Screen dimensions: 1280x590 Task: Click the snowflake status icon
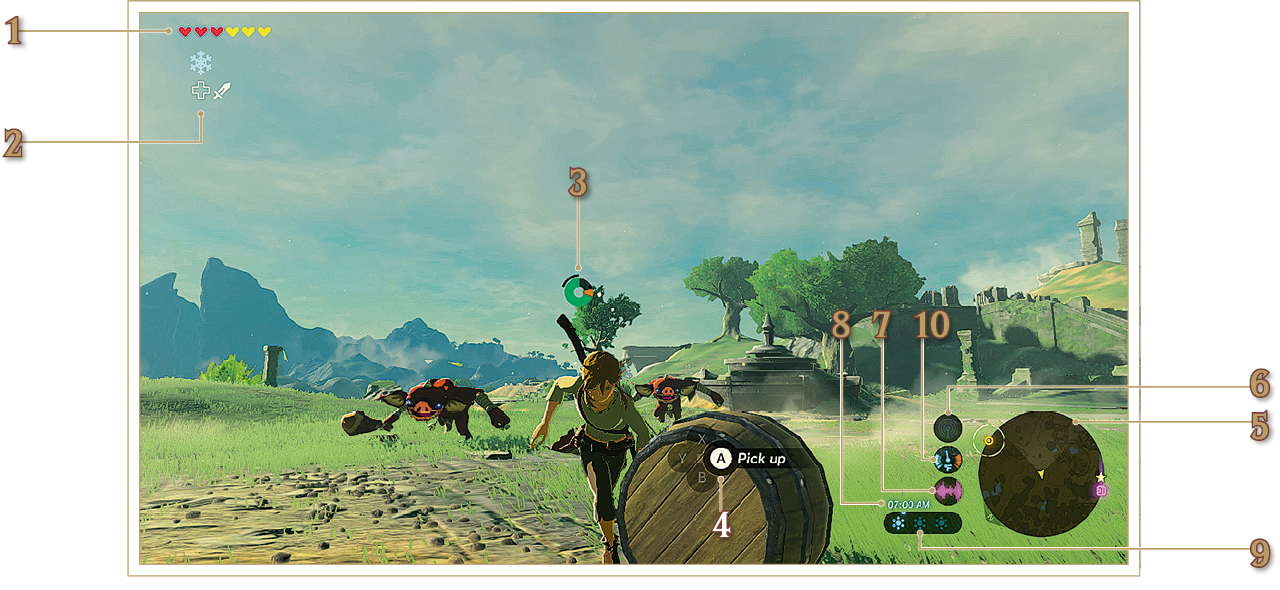point(201,63)
